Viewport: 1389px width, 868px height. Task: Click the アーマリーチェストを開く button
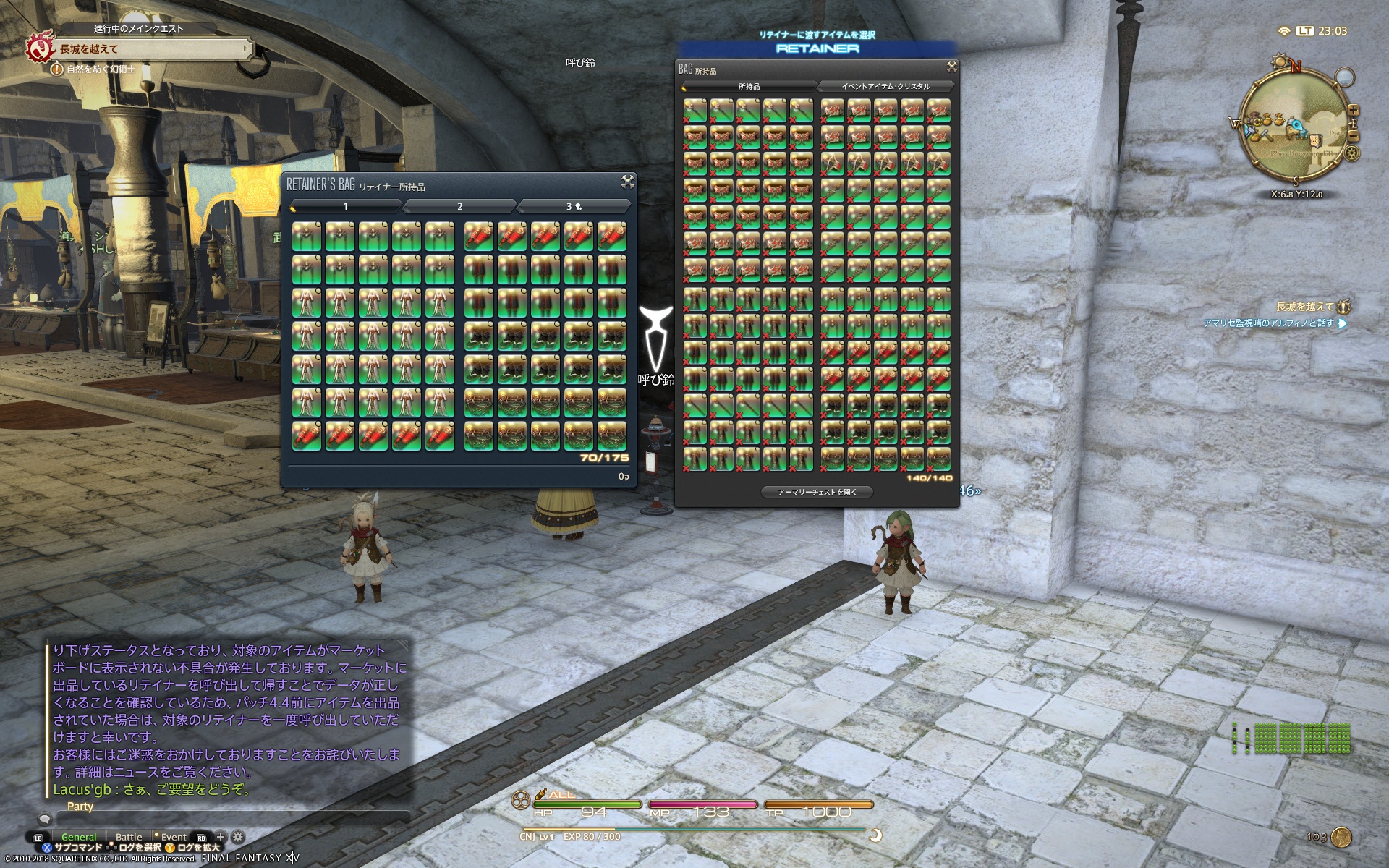point(817,492)
